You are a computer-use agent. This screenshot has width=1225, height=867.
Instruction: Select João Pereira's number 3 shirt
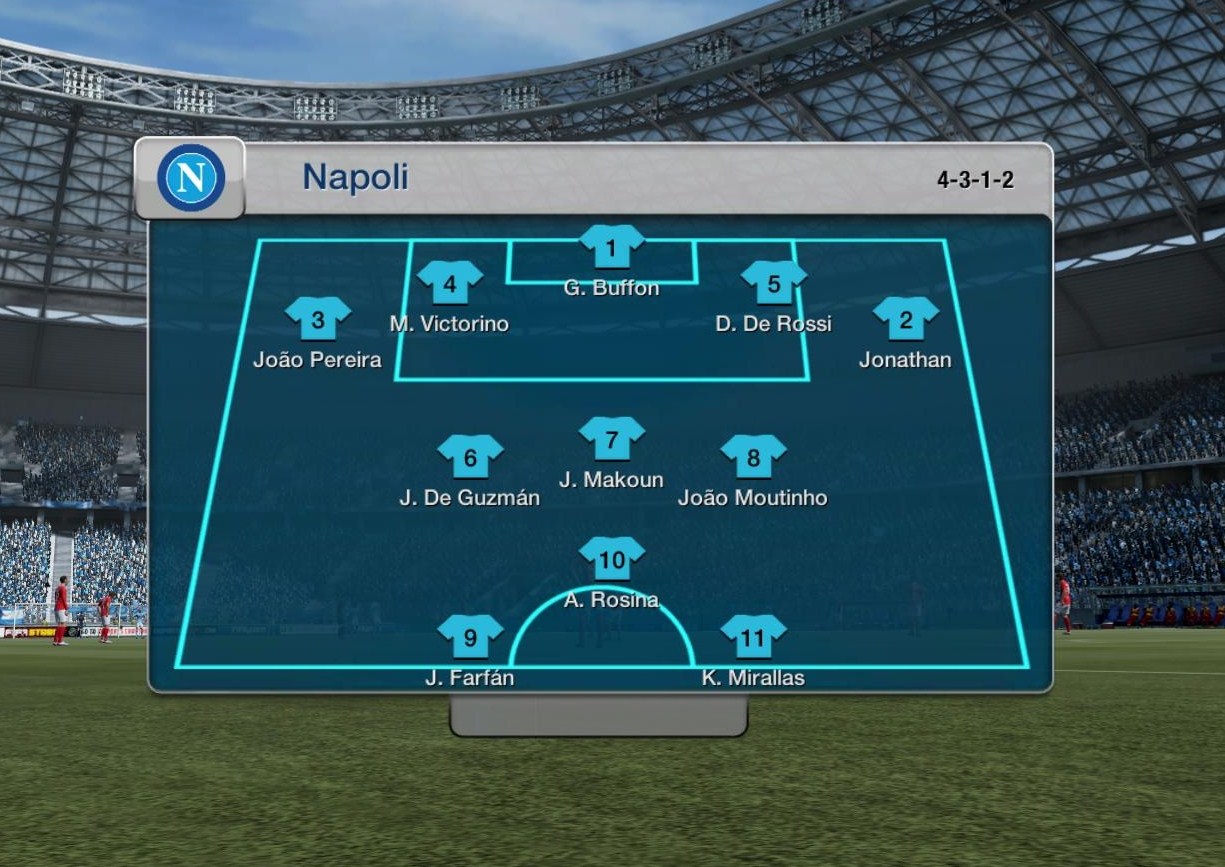click(x=318, y=319)
